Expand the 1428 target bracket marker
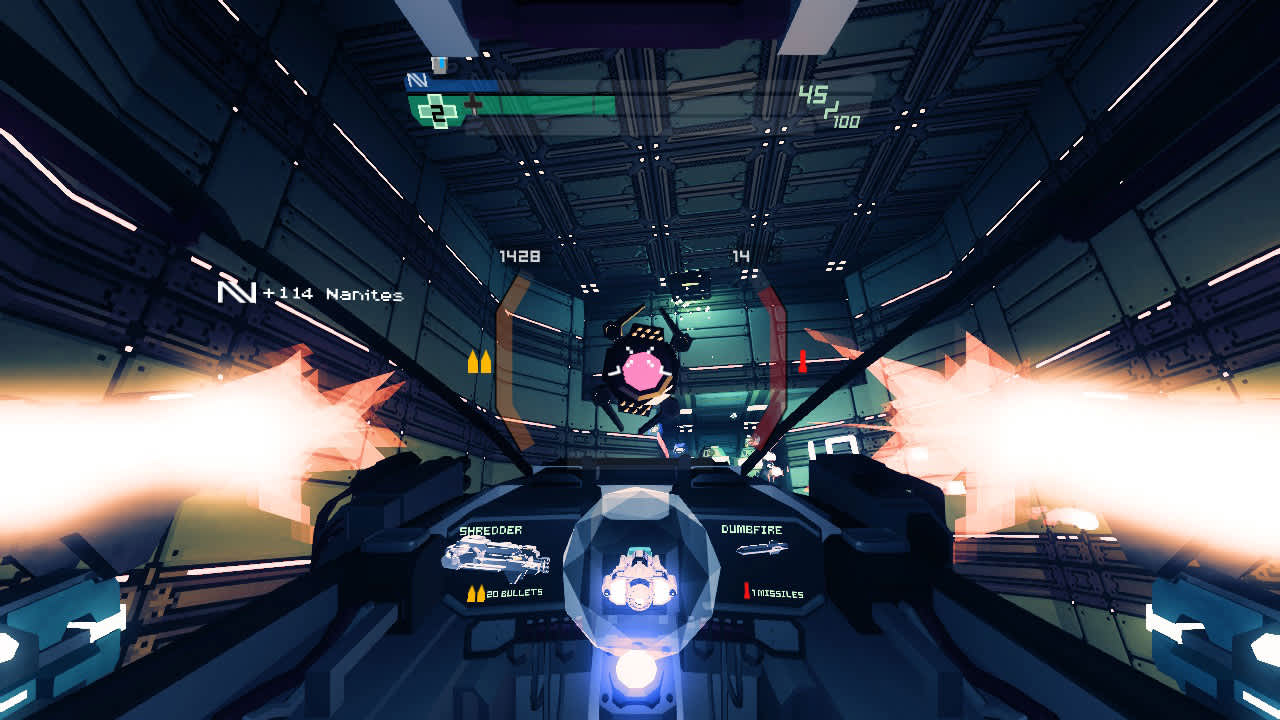The image size is (1280, 720). 518,255
